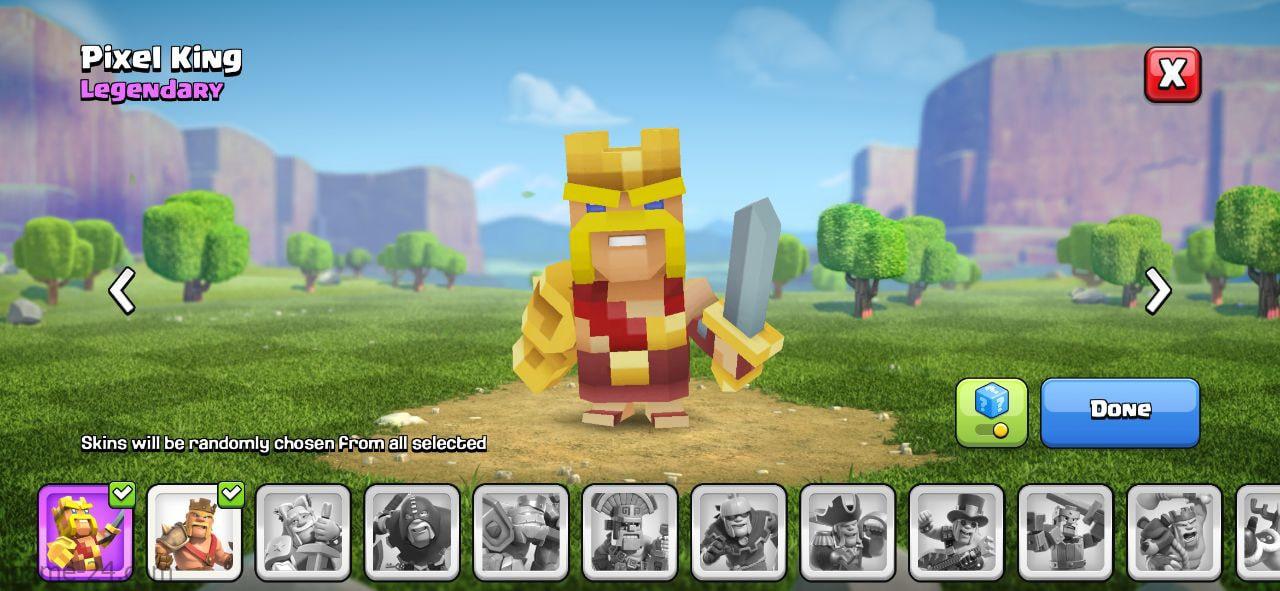Choose the locked horned-helmet running King skin
Viewport: 1280px width, 591px height.
[739, 533]
